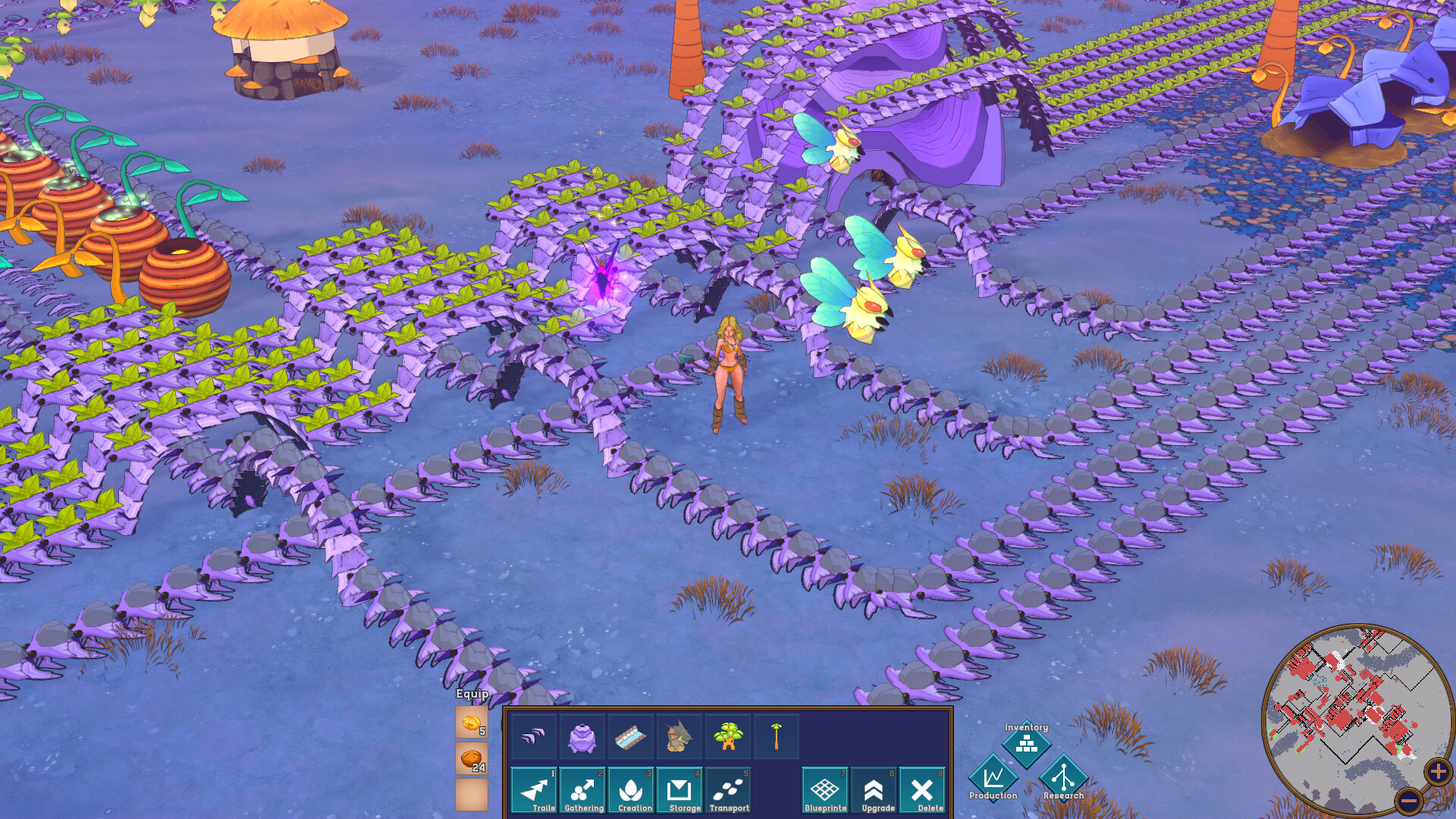Open the Blueprints menu
1456x819 pixels.
(824, 790)
